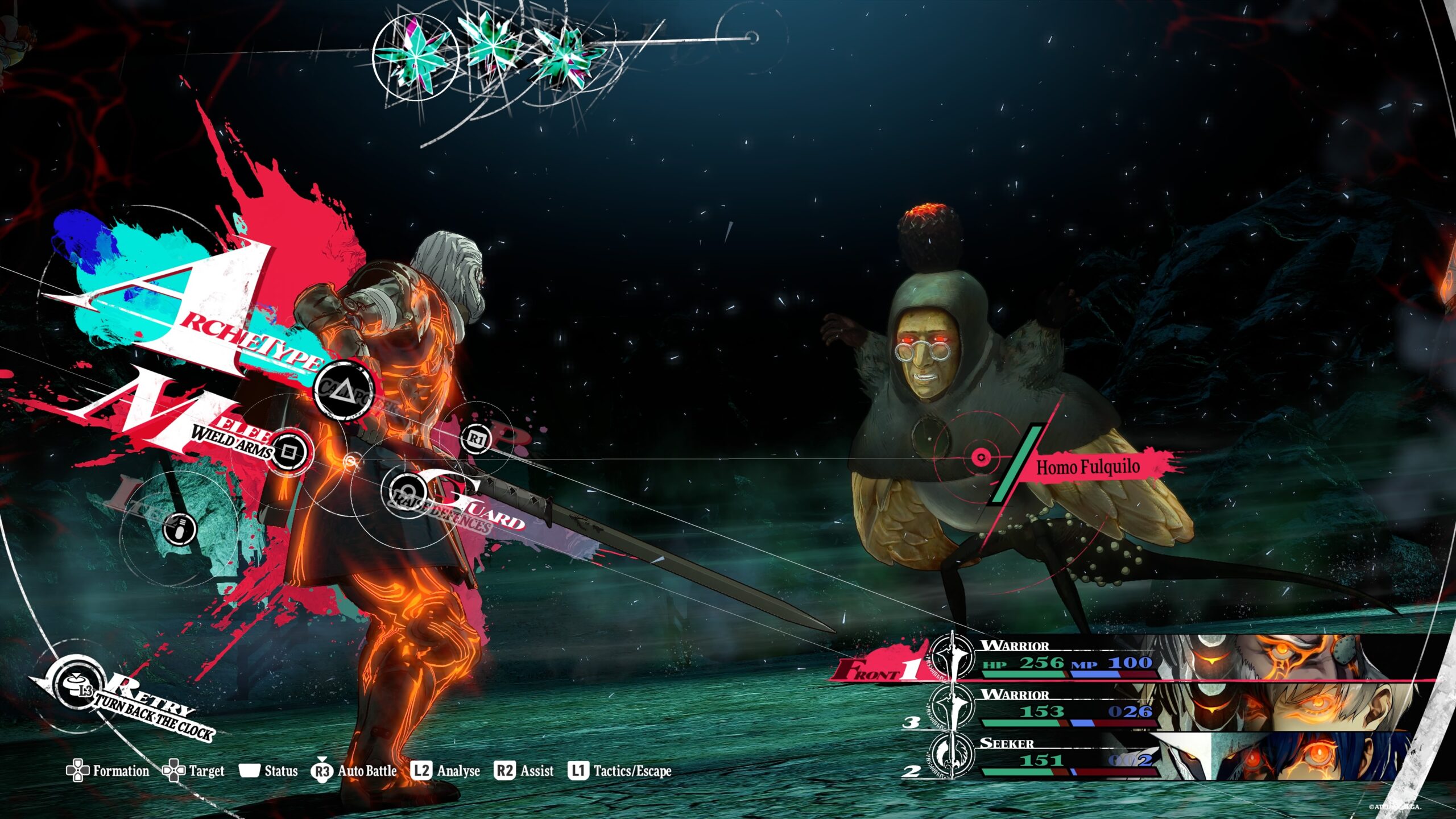Toggle Auto Battle
The height and width of the screenshot is (819, 1456).
[354, 771]
